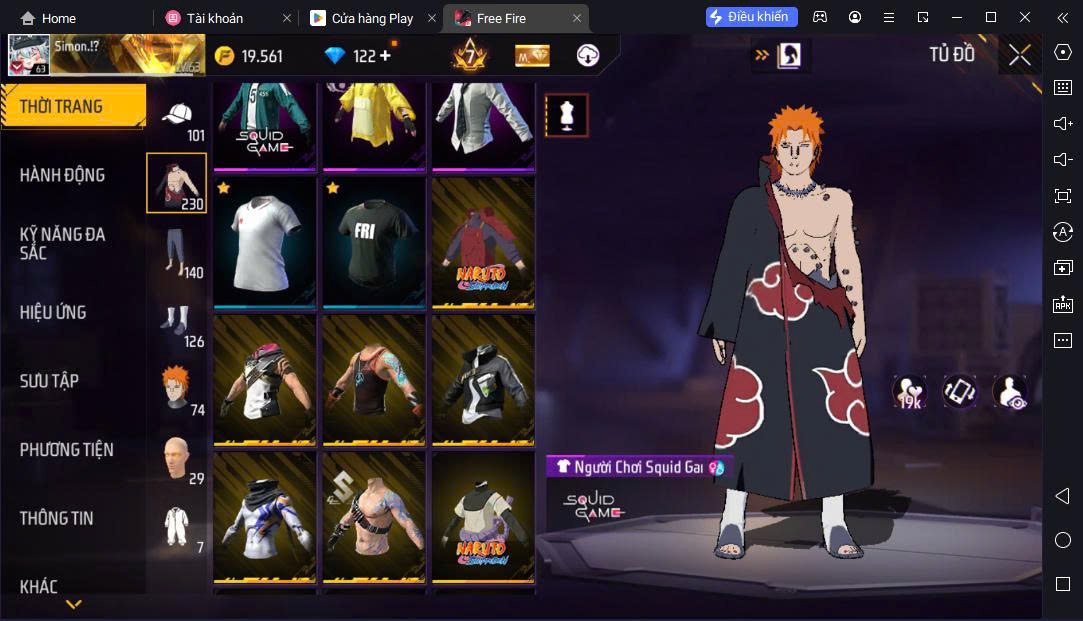Close the Tủ Đồ wardrobe screen
The image size is (1083, 621).
click(1019, 55)
